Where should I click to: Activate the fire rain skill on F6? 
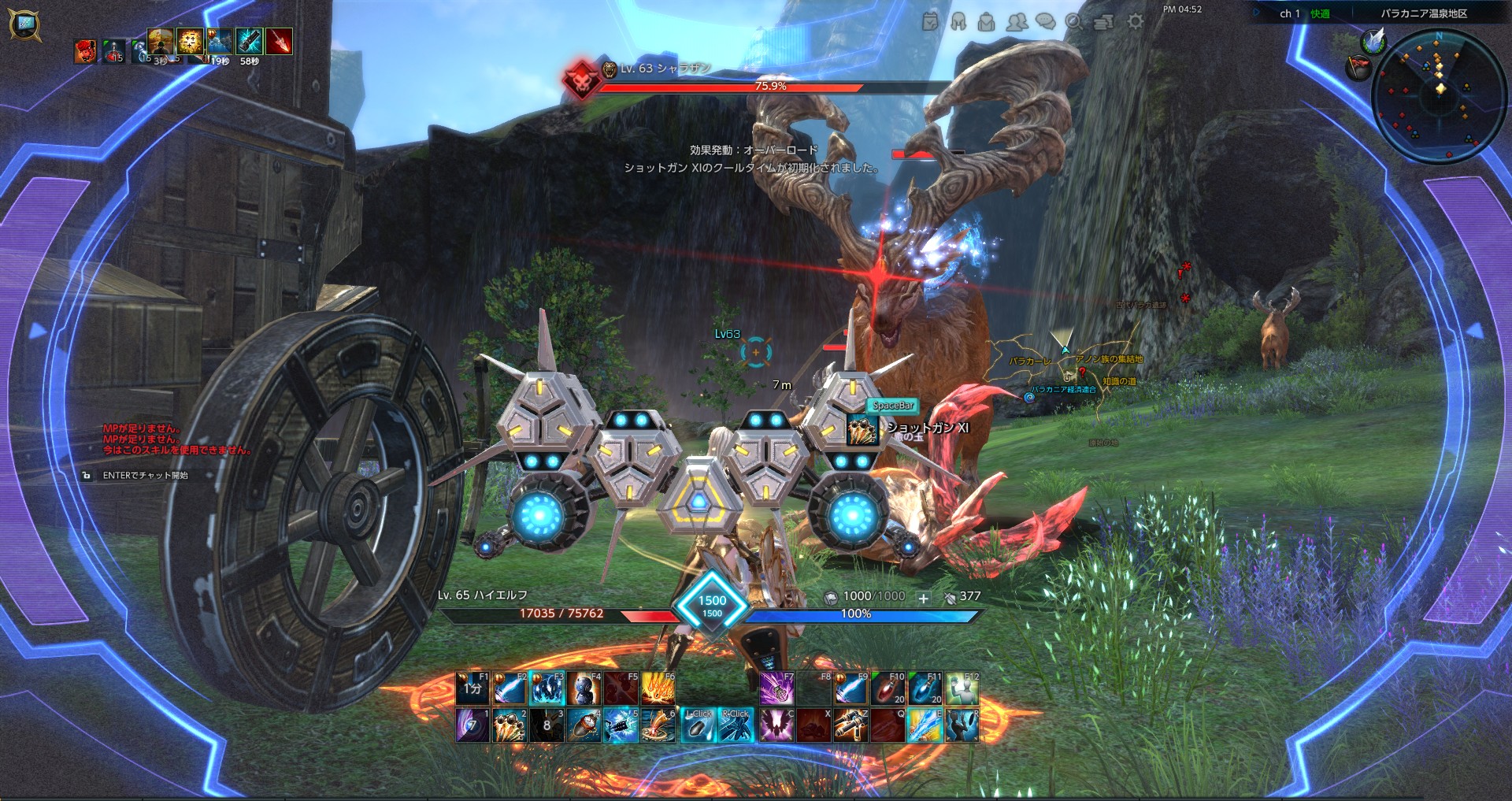click(x=658, y=688)
